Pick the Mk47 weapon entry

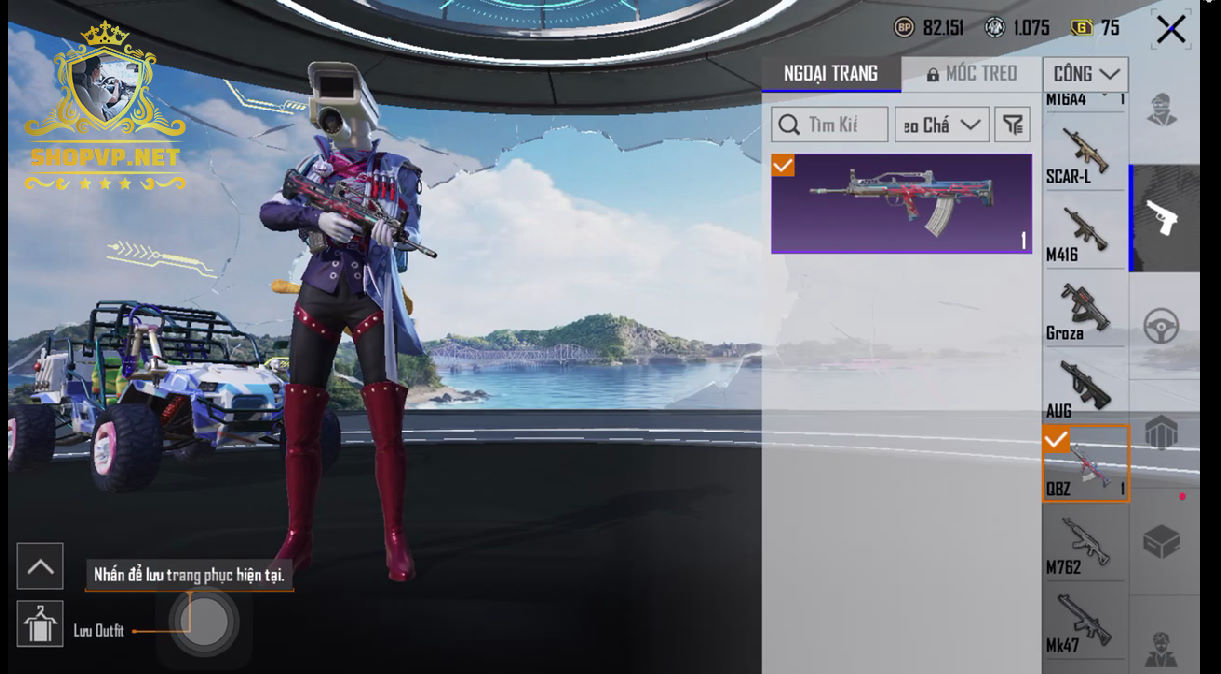pyautogui.click(x=1084, y=623)
